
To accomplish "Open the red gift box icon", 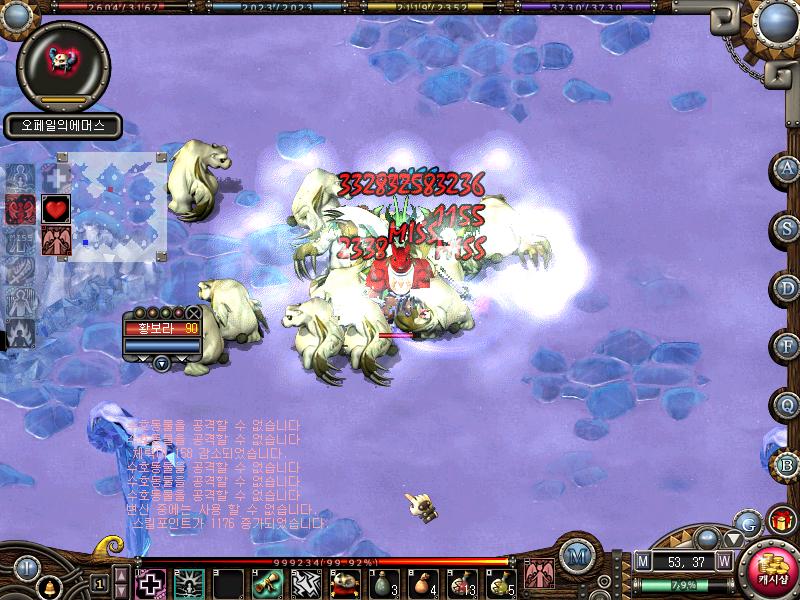I will 779,521.
